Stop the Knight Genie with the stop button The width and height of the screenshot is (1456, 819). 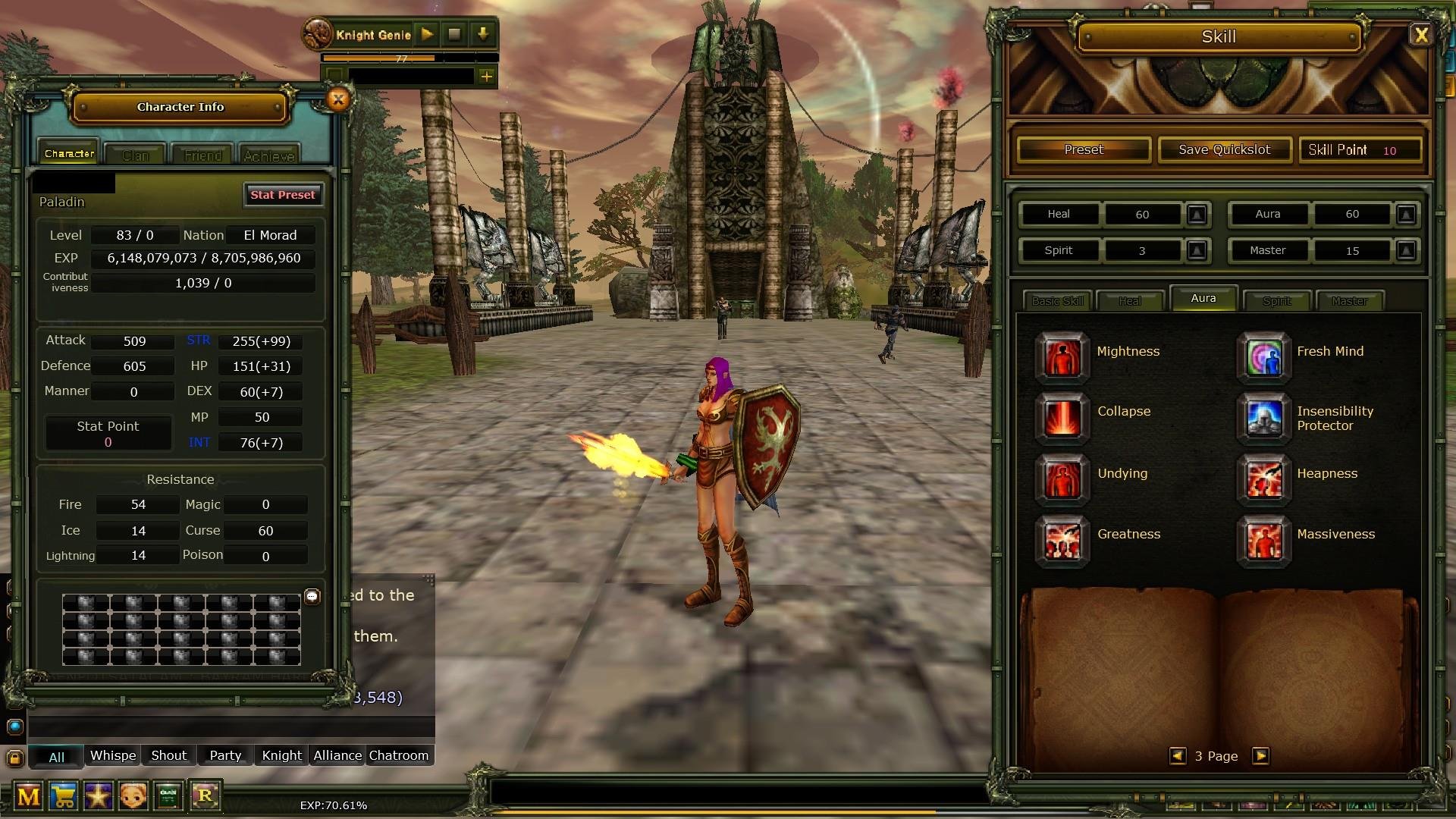click(455, 34)
